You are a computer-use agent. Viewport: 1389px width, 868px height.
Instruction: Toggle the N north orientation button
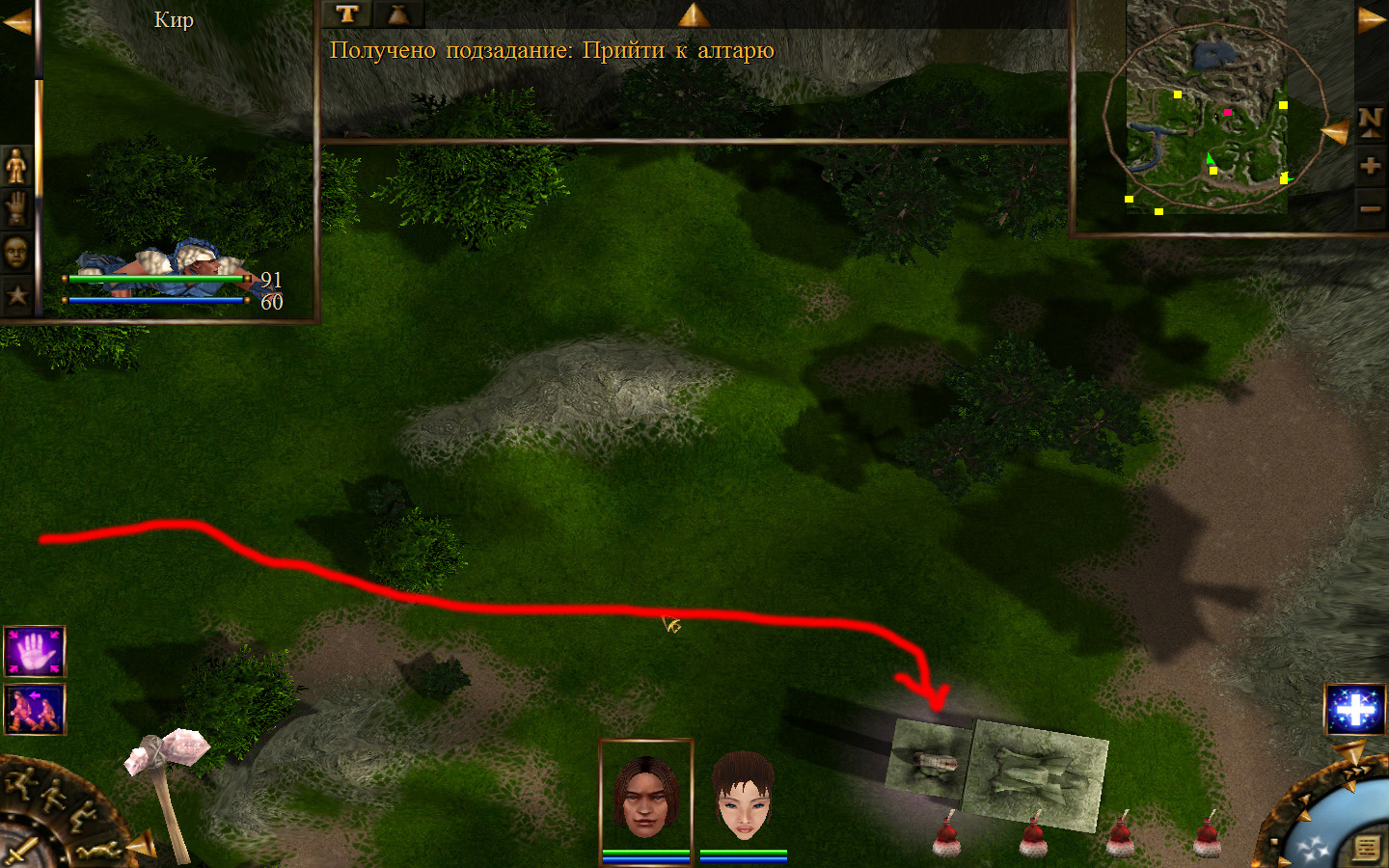[x=1370, y=121]
